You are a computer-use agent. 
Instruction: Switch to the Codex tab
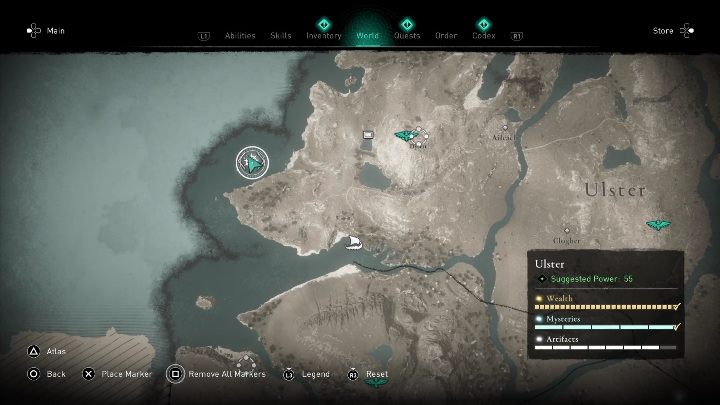pos(484,35)
